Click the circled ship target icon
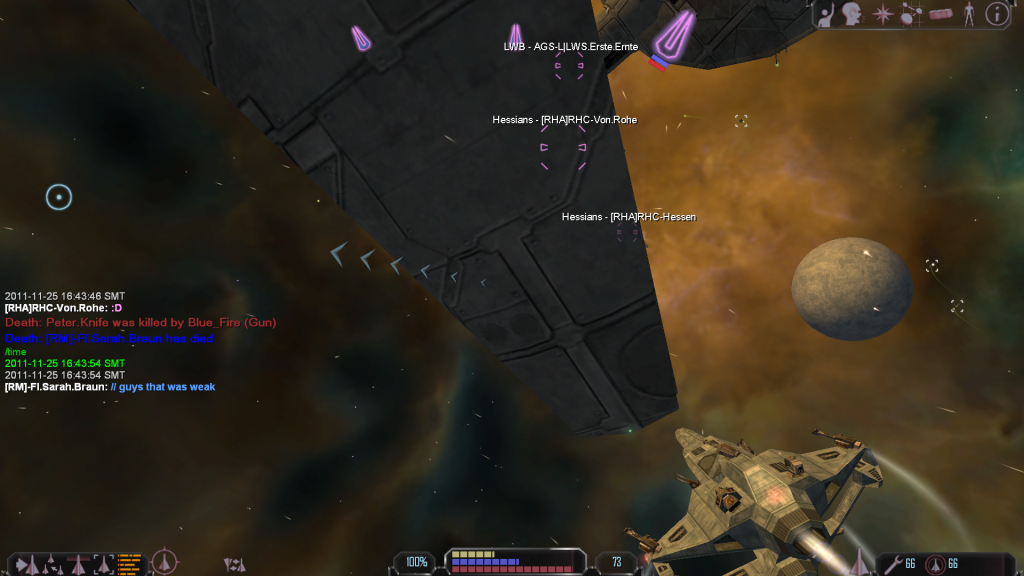The image size is (1024, 576). click(163, 563)
